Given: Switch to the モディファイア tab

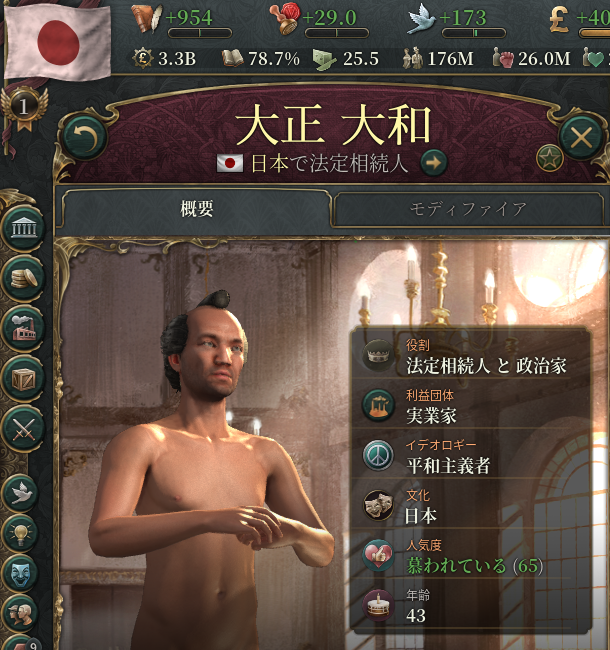Looking at the screenshot, I should click(x=467, y=210).
